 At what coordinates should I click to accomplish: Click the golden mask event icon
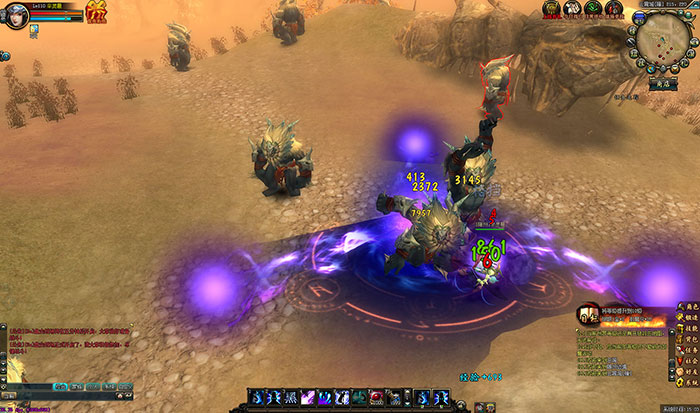click(x=551, y=9)
